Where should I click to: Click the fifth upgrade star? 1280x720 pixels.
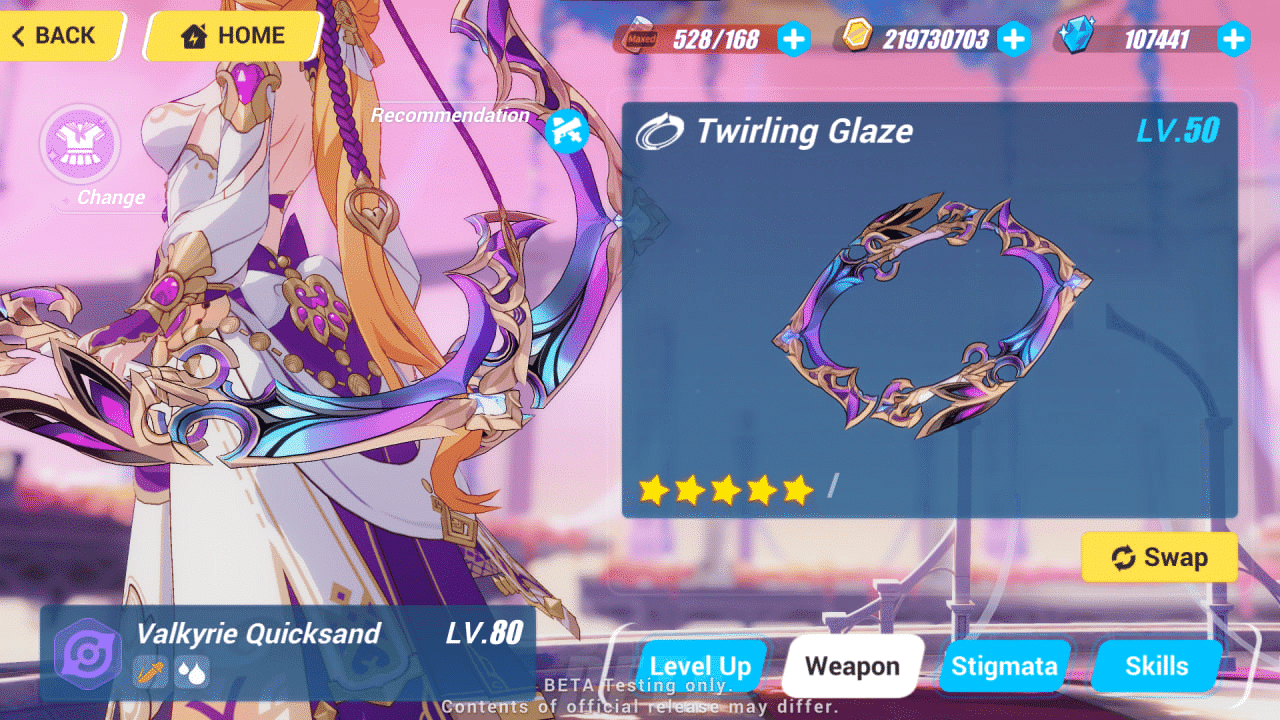point(797,489)
